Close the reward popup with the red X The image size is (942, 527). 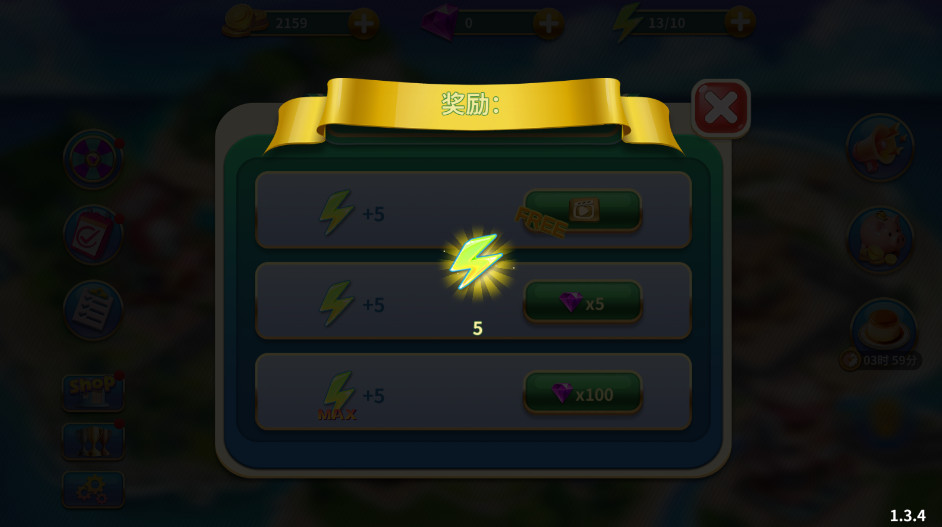[x=720, y=108]
